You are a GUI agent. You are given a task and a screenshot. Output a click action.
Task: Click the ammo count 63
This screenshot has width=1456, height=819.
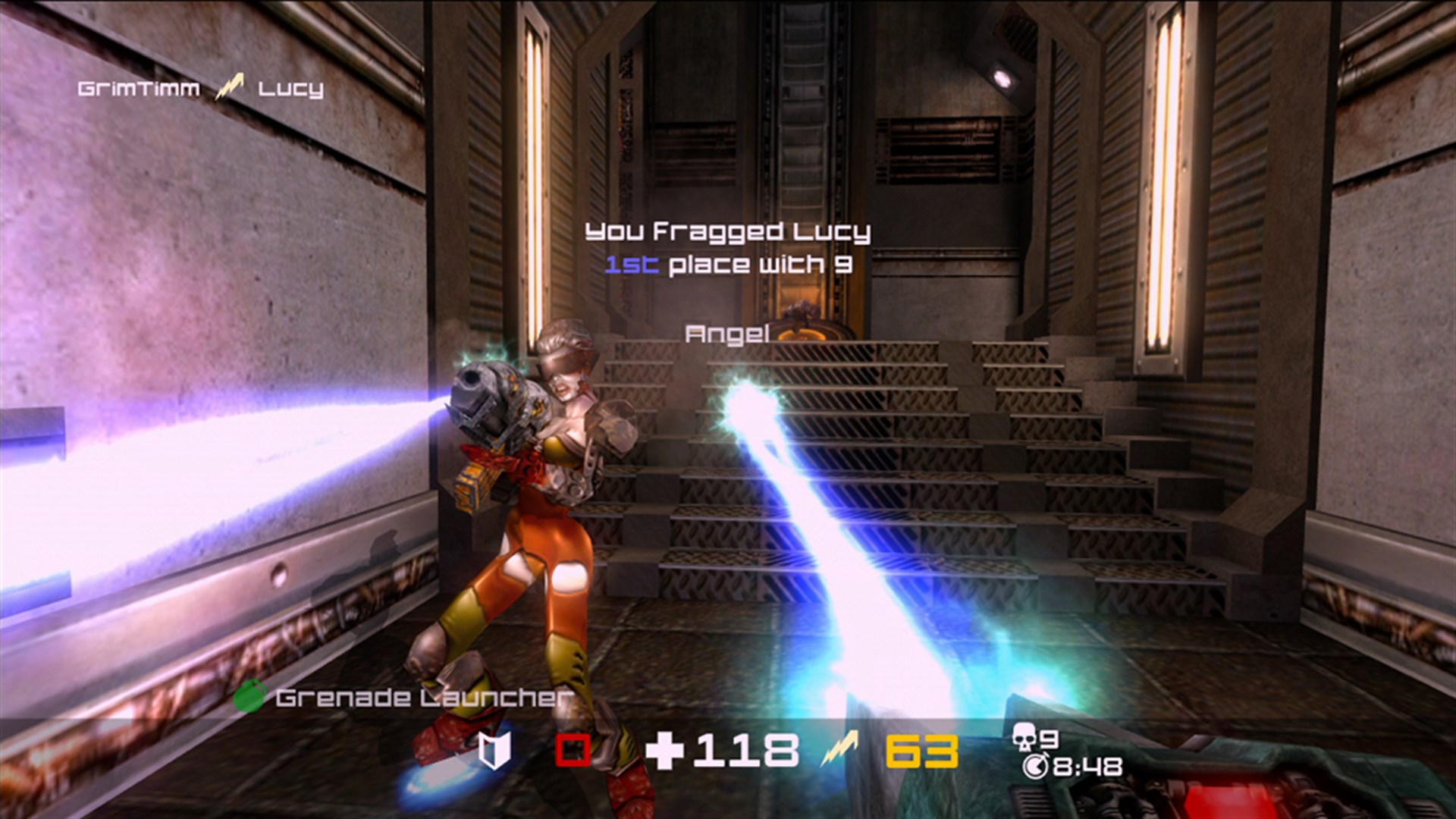coord(921,752)
